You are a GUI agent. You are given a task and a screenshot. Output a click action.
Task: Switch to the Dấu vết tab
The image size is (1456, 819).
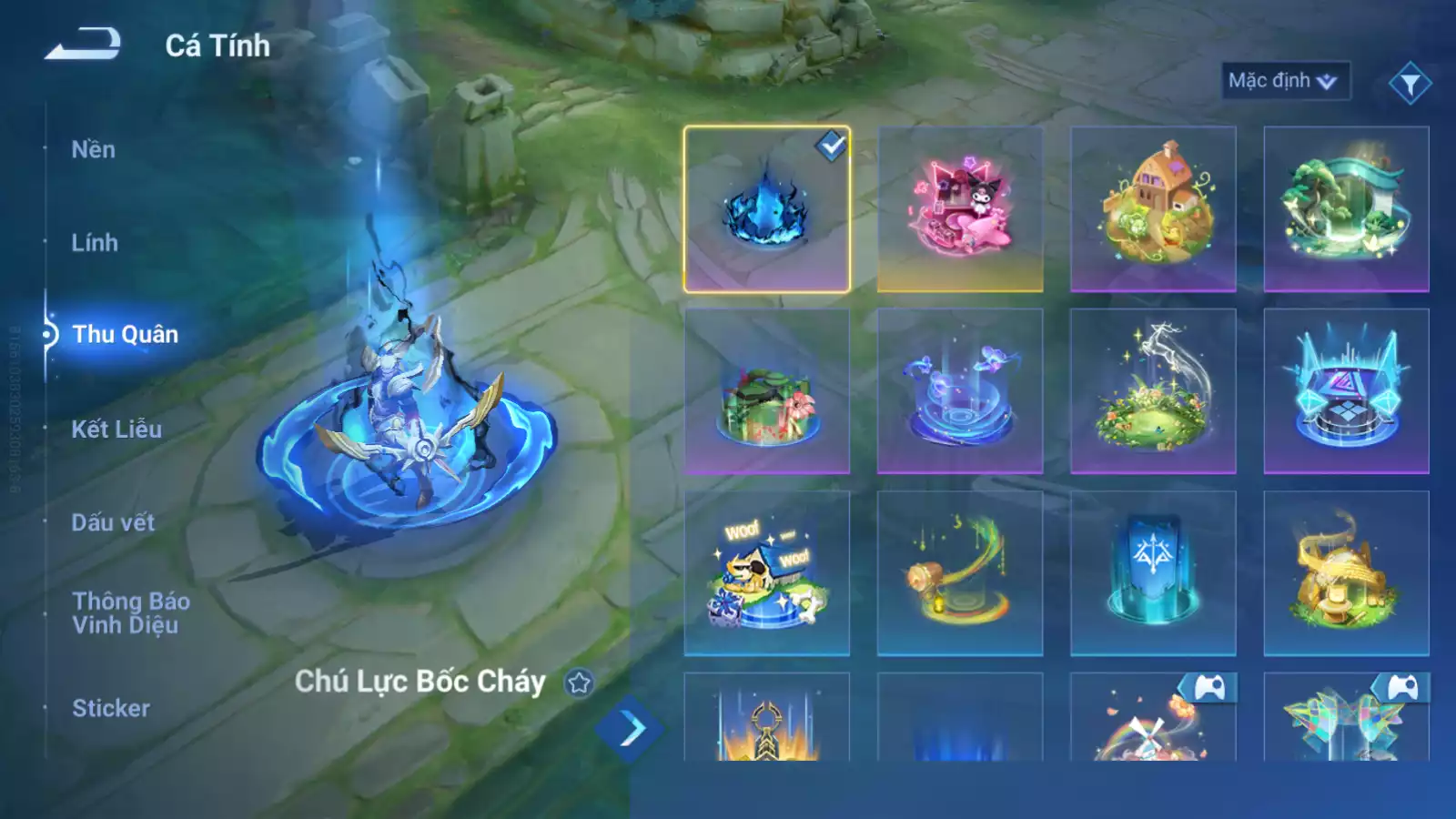[x=113, y=522]
